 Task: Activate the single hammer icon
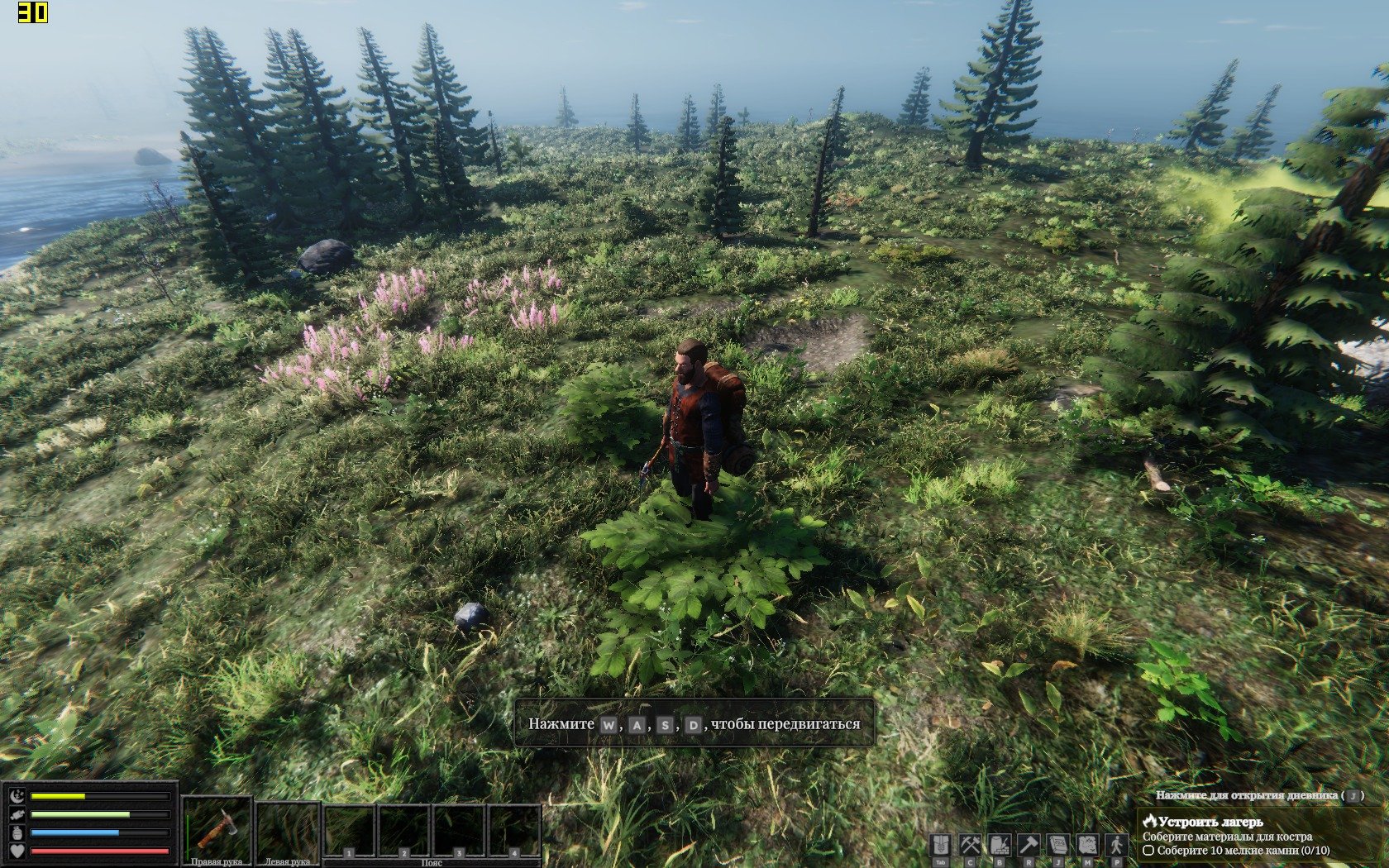1029,845
